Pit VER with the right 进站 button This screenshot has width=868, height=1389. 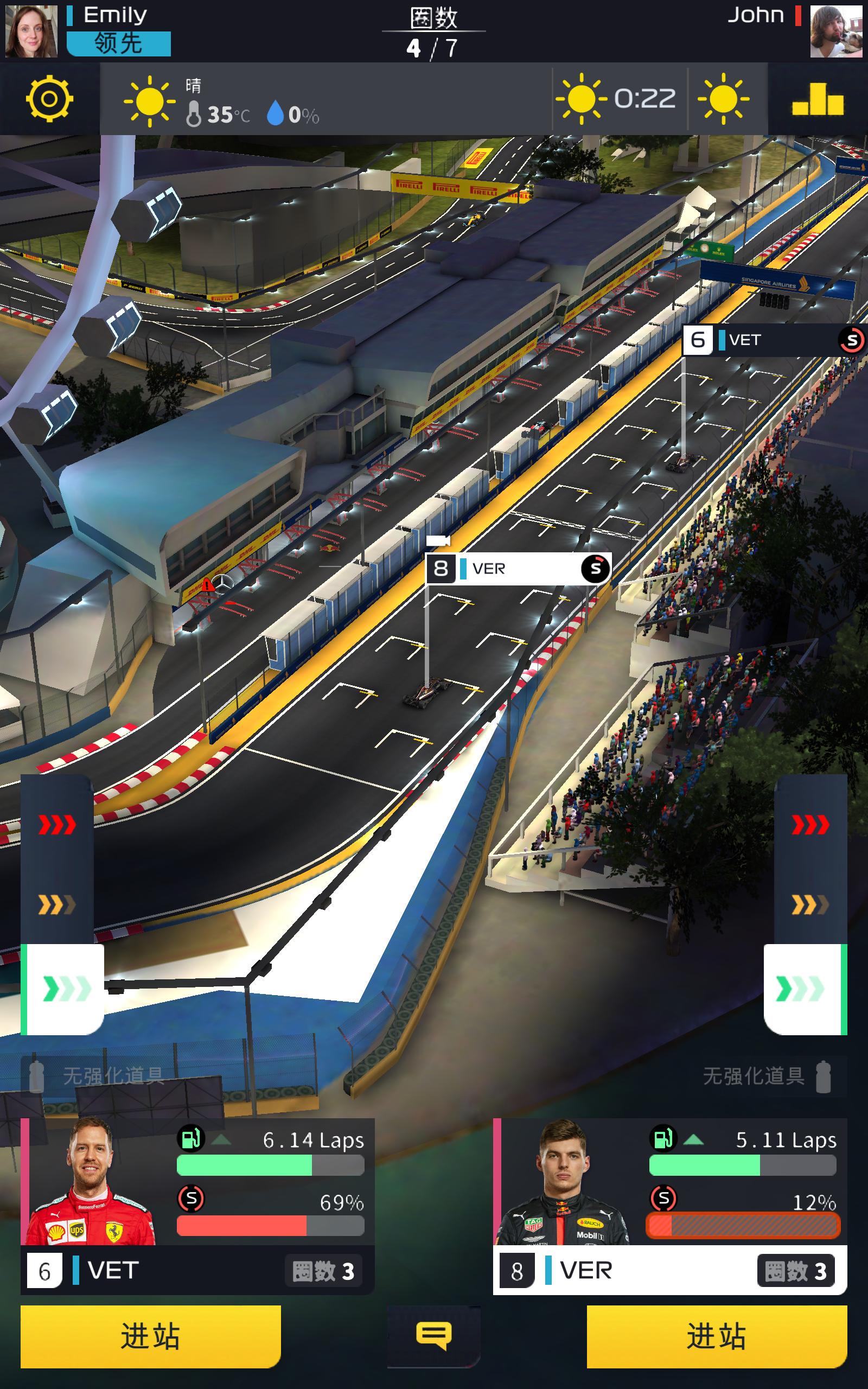[717, 1336]
